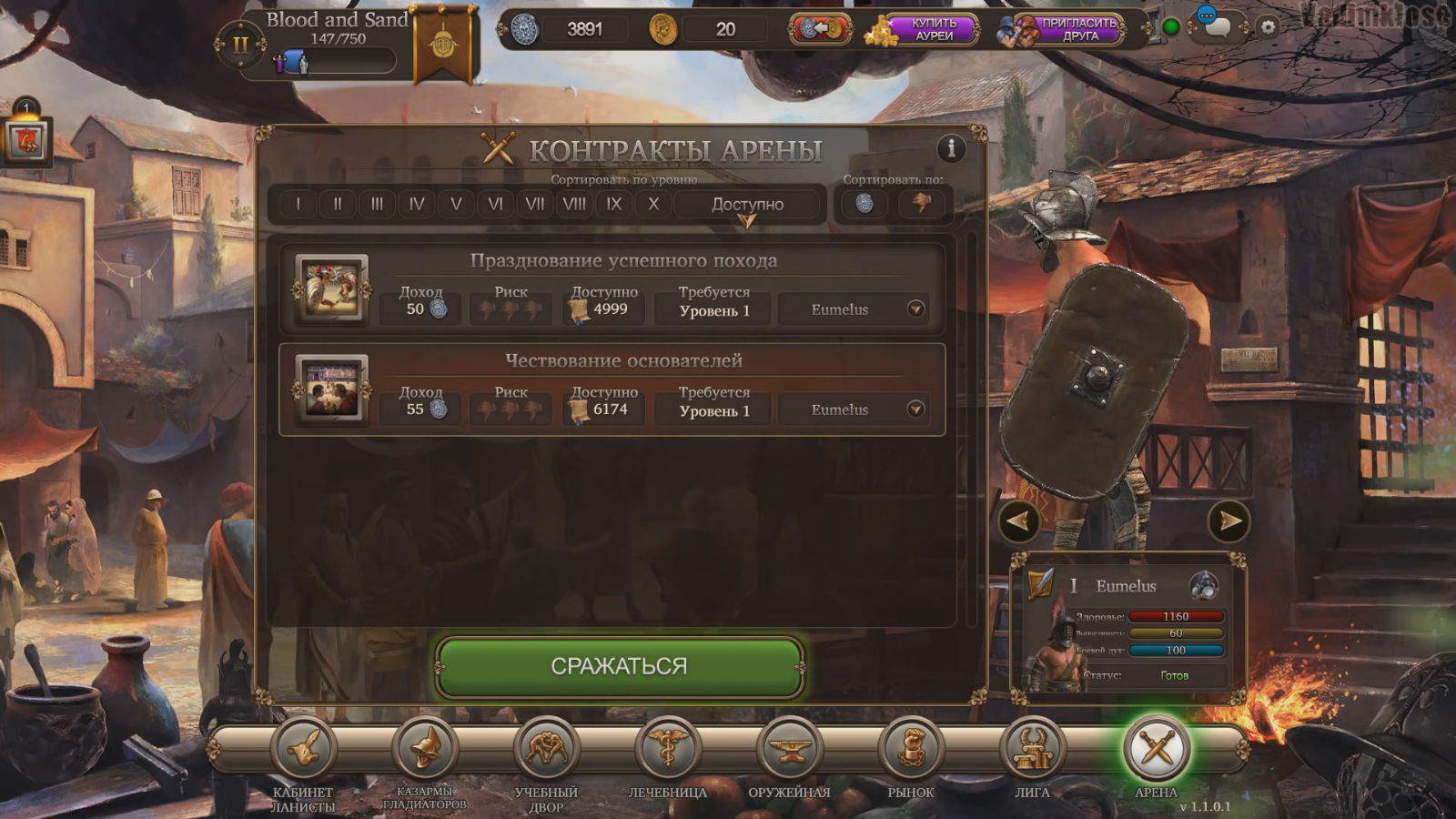Open the Лечебница infirmary
Screen dimensions: 1456x819
coord(668,749)
